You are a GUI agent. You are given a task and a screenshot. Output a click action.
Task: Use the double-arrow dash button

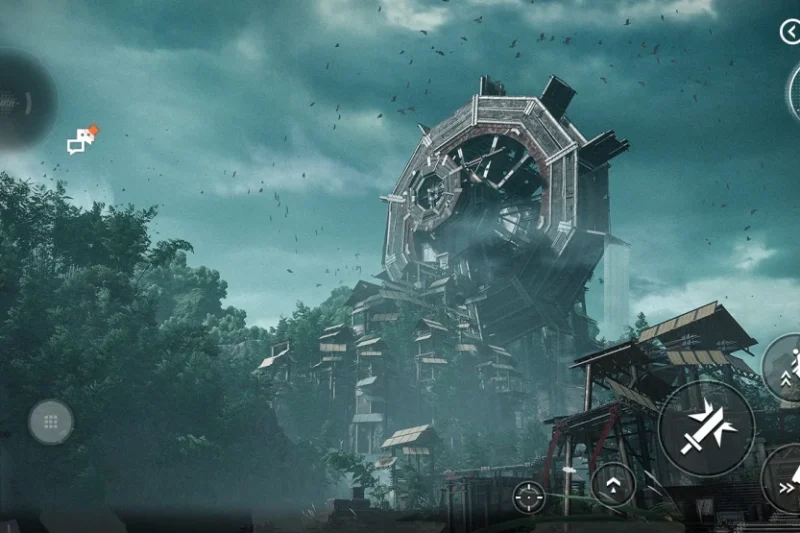click(x=784, y=480)
